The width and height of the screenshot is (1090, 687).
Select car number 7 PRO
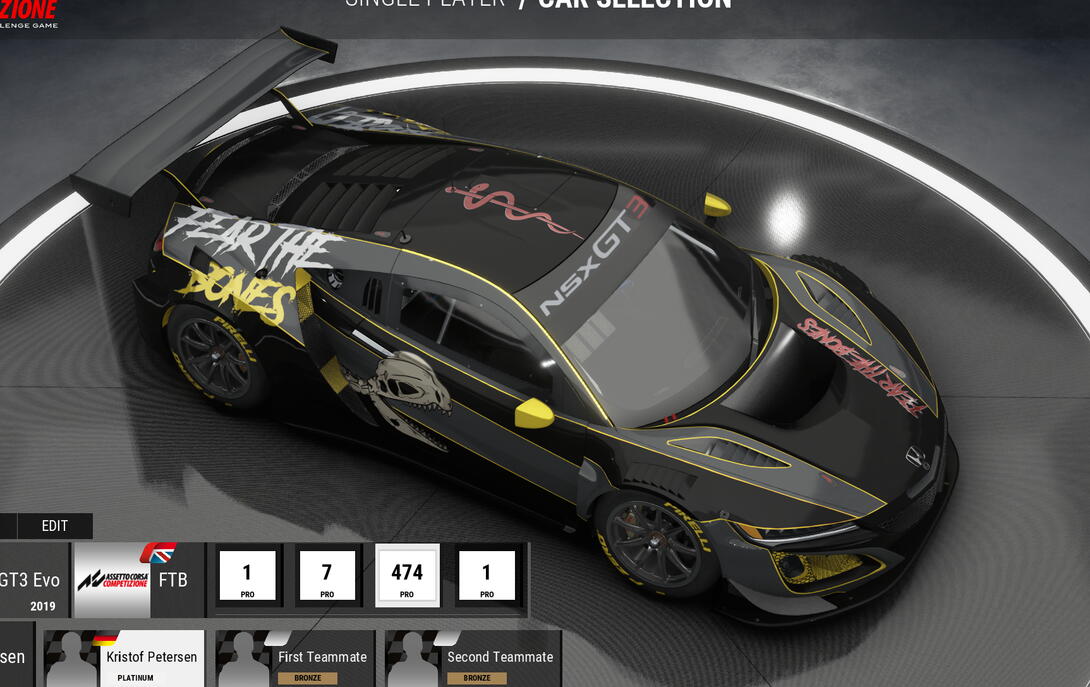point(326,576)
